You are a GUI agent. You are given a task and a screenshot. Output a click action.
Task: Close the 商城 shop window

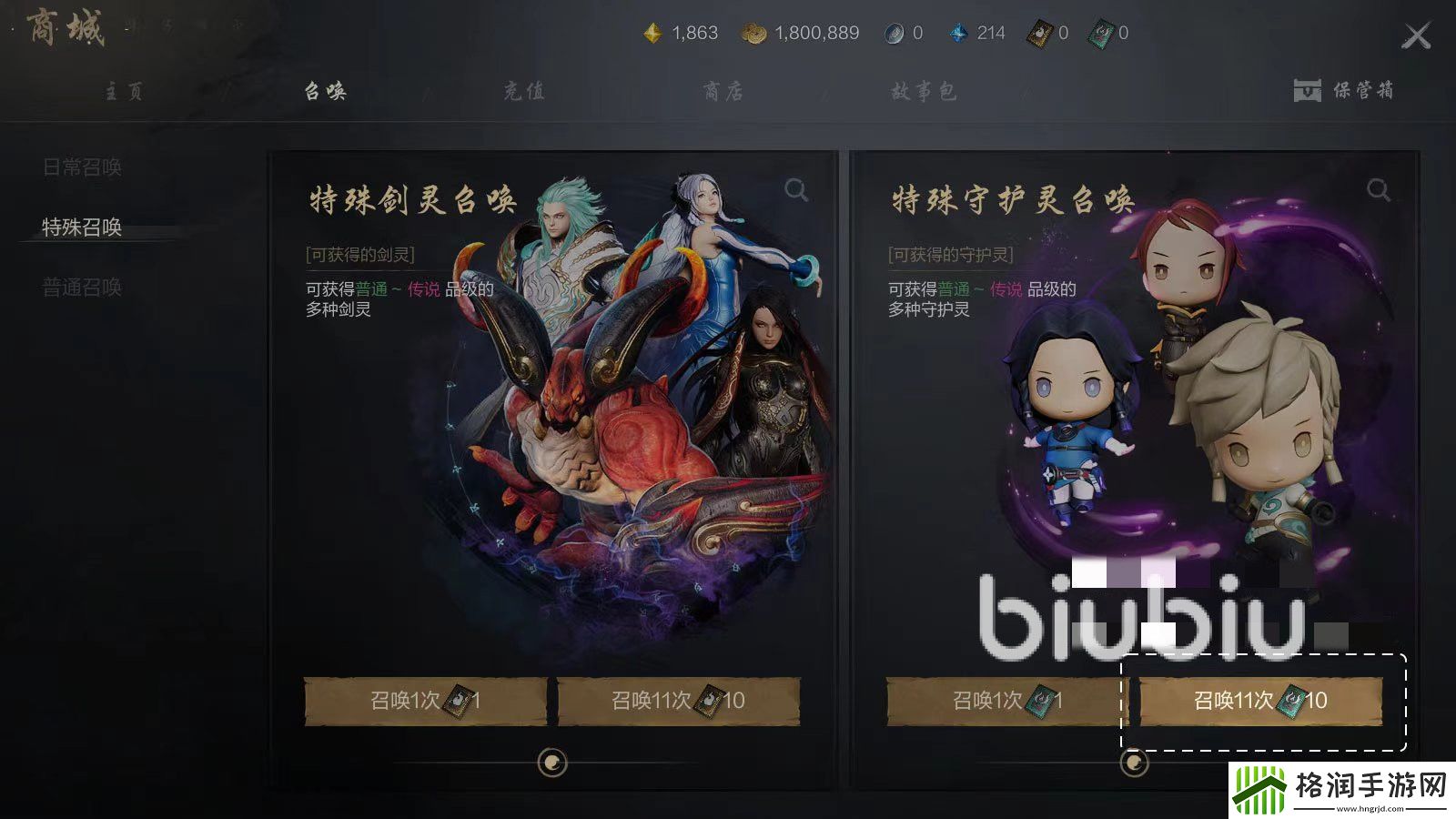1417,34
